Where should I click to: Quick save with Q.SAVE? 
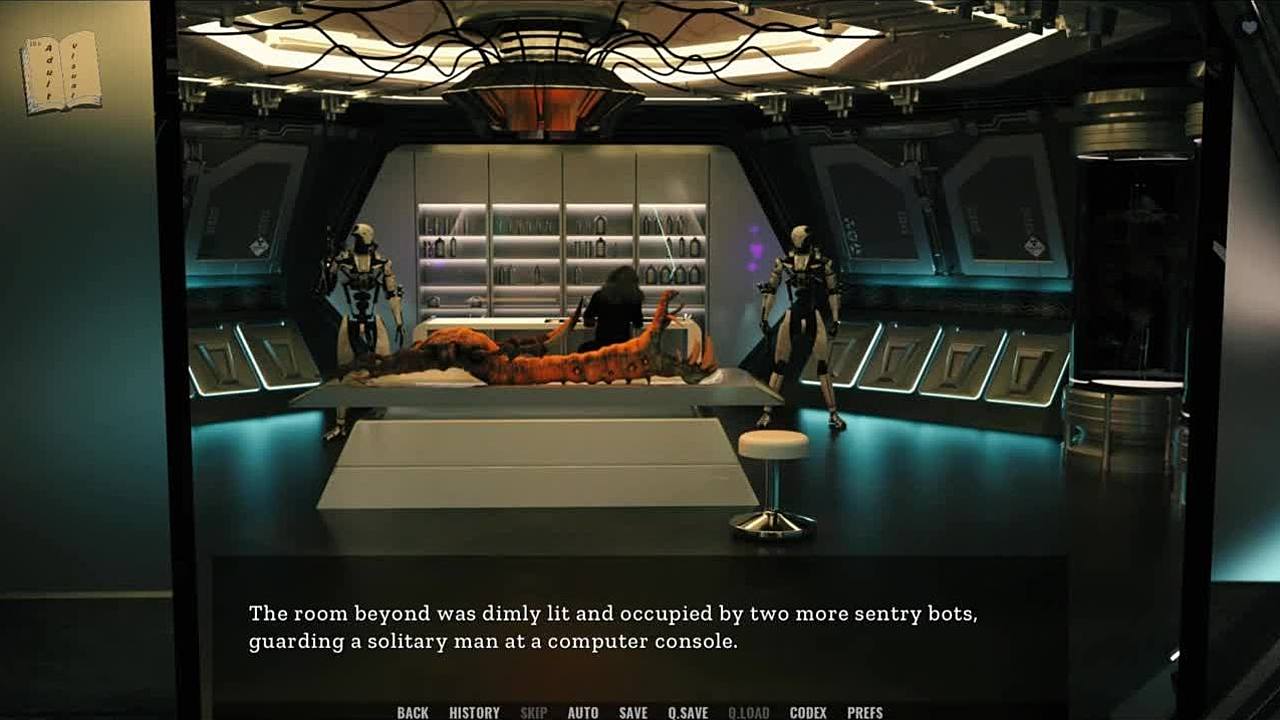688,712
